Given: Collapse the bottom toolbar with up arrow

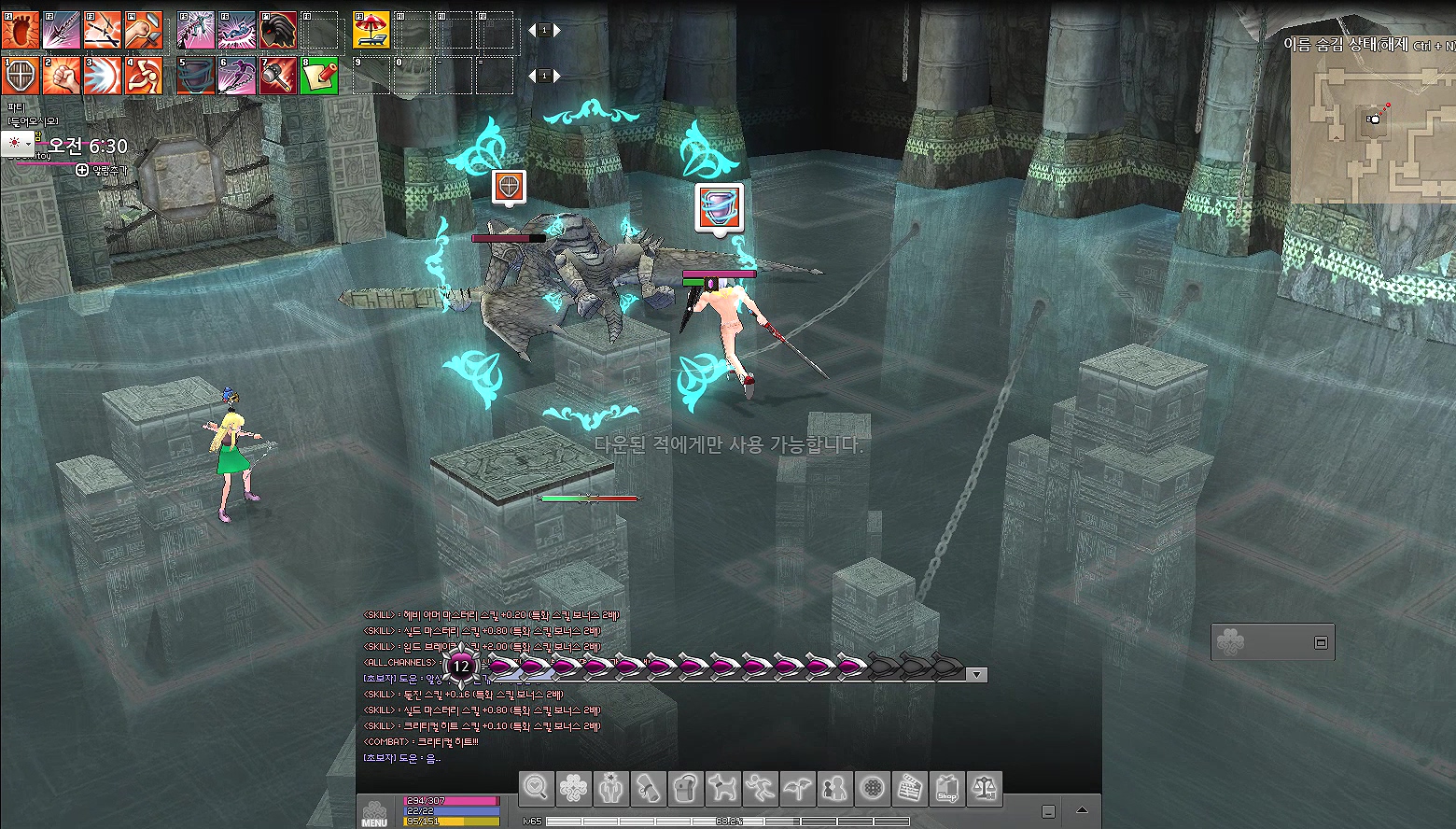Looking at the screenshot, I should pyautogui.click(x=1083, y=810).
